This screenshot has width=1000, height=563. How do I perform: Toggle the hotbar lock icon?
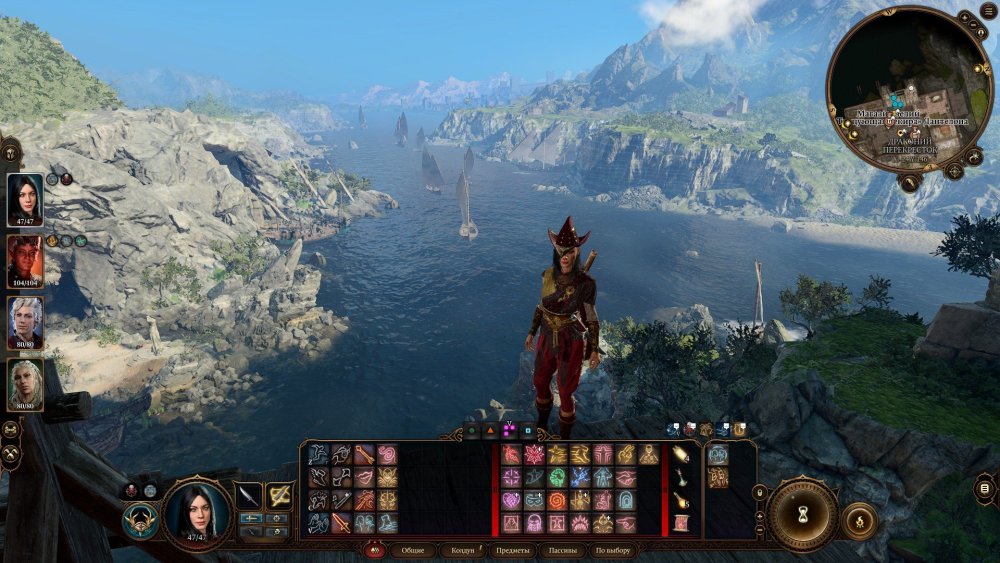click(761, 492)
